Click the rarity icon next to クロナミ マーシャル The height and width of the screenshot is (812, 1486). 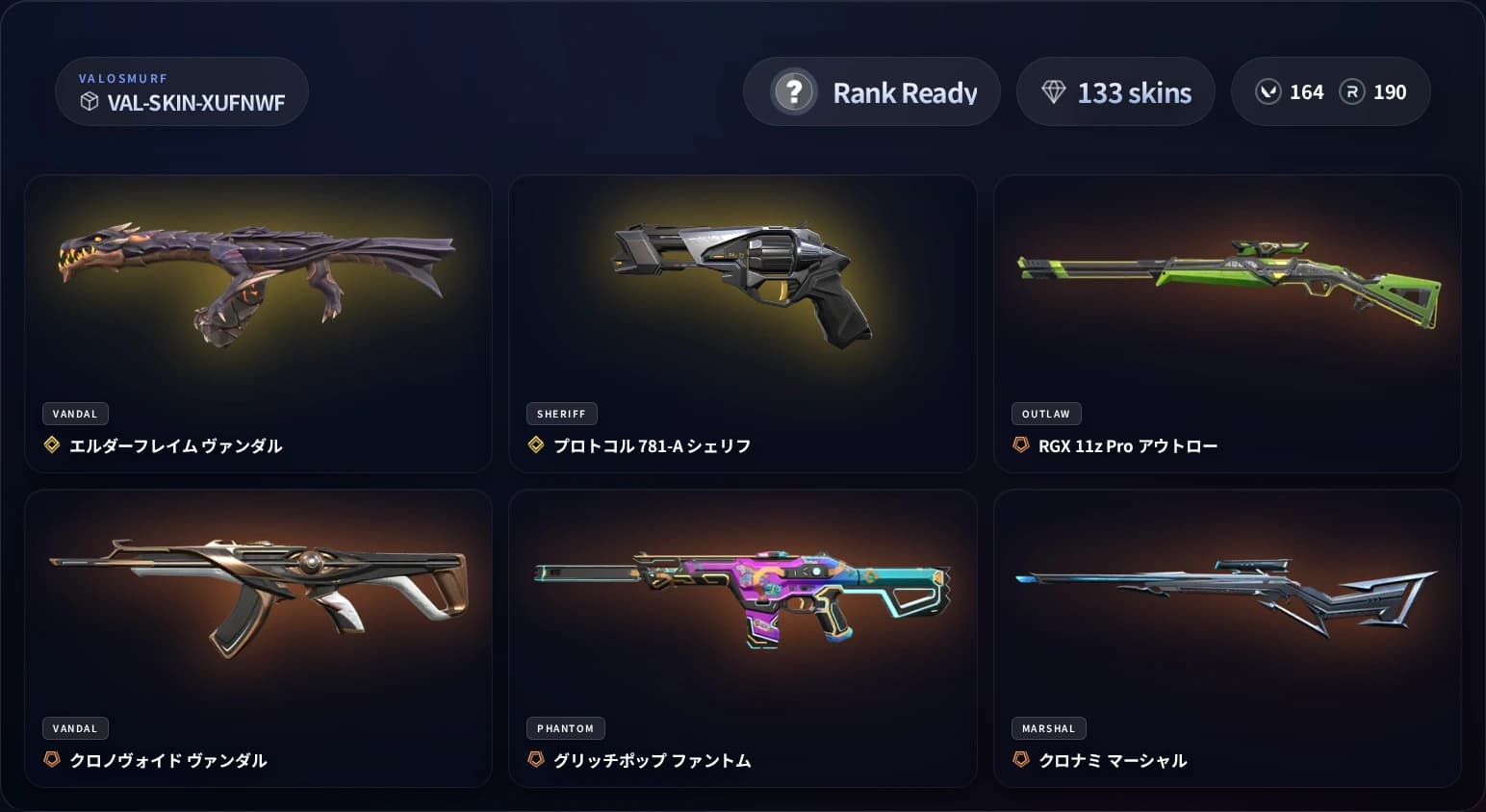coord(1020,759)
